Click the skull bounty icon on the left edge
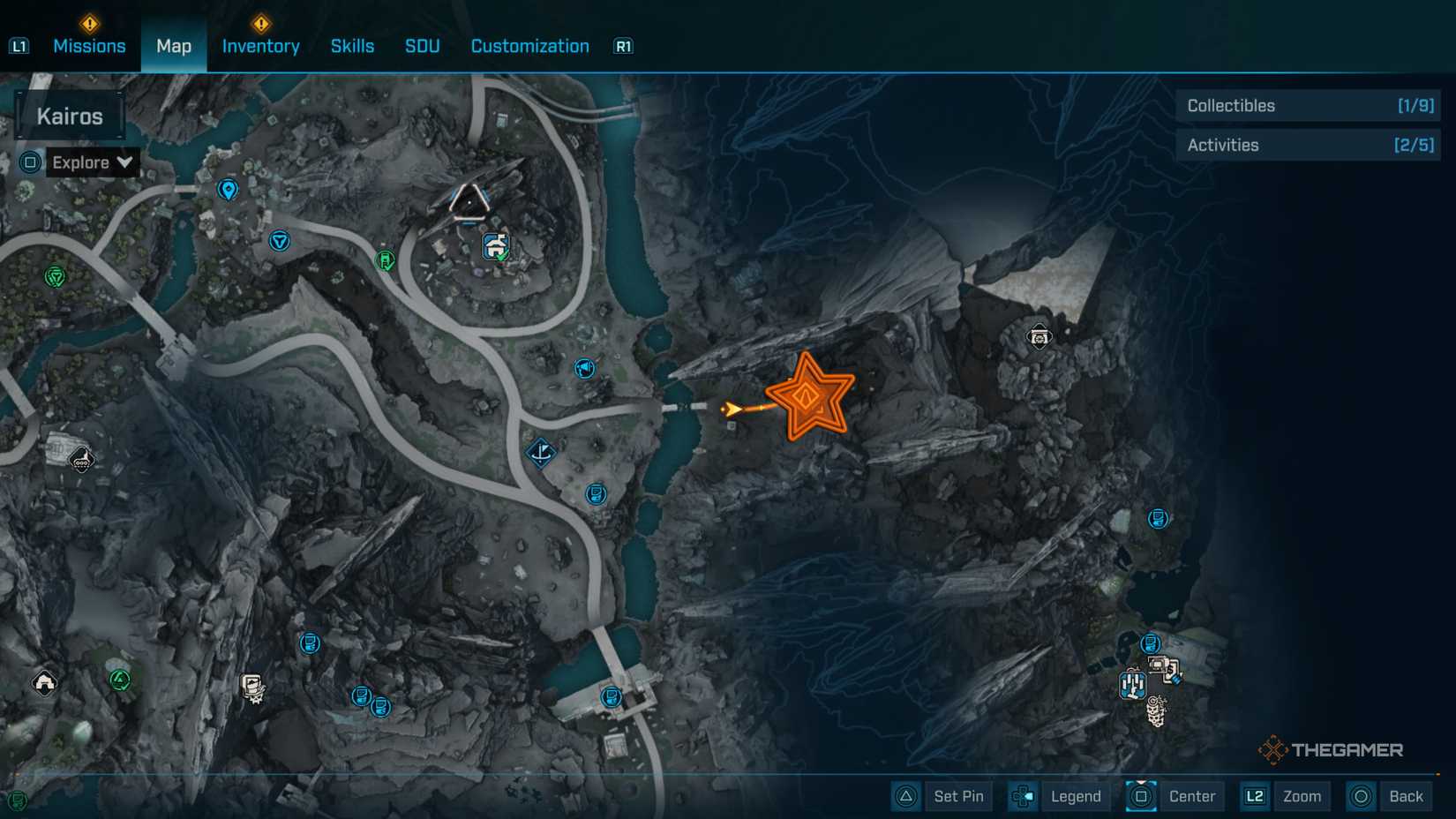This screenshot has height=819, width=1456. coord(80,461)
